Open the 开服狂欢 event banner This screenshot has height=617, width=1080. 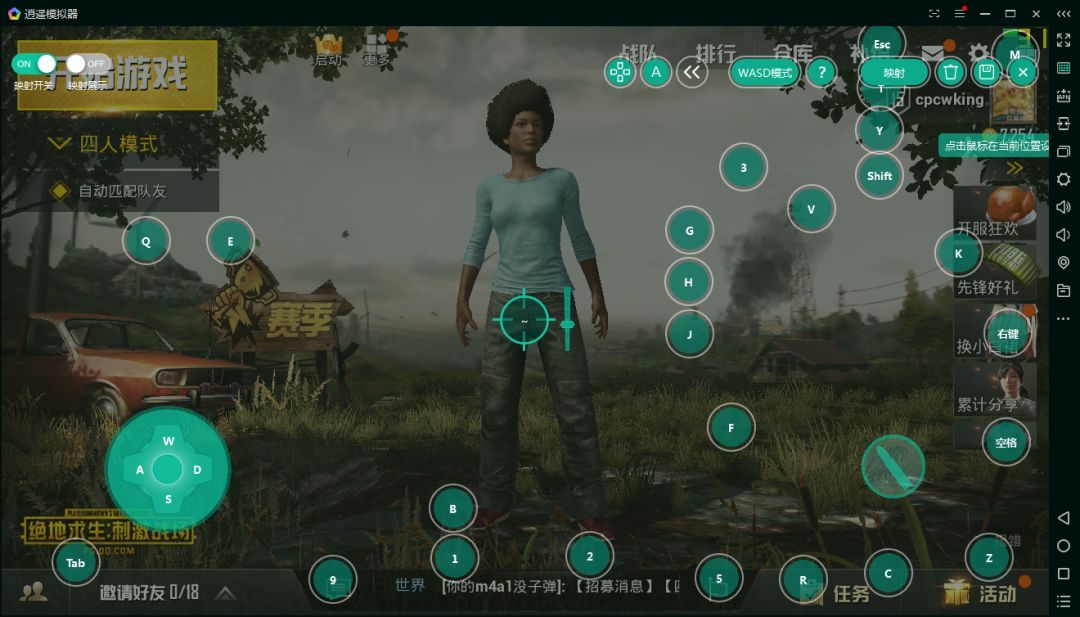990,213
